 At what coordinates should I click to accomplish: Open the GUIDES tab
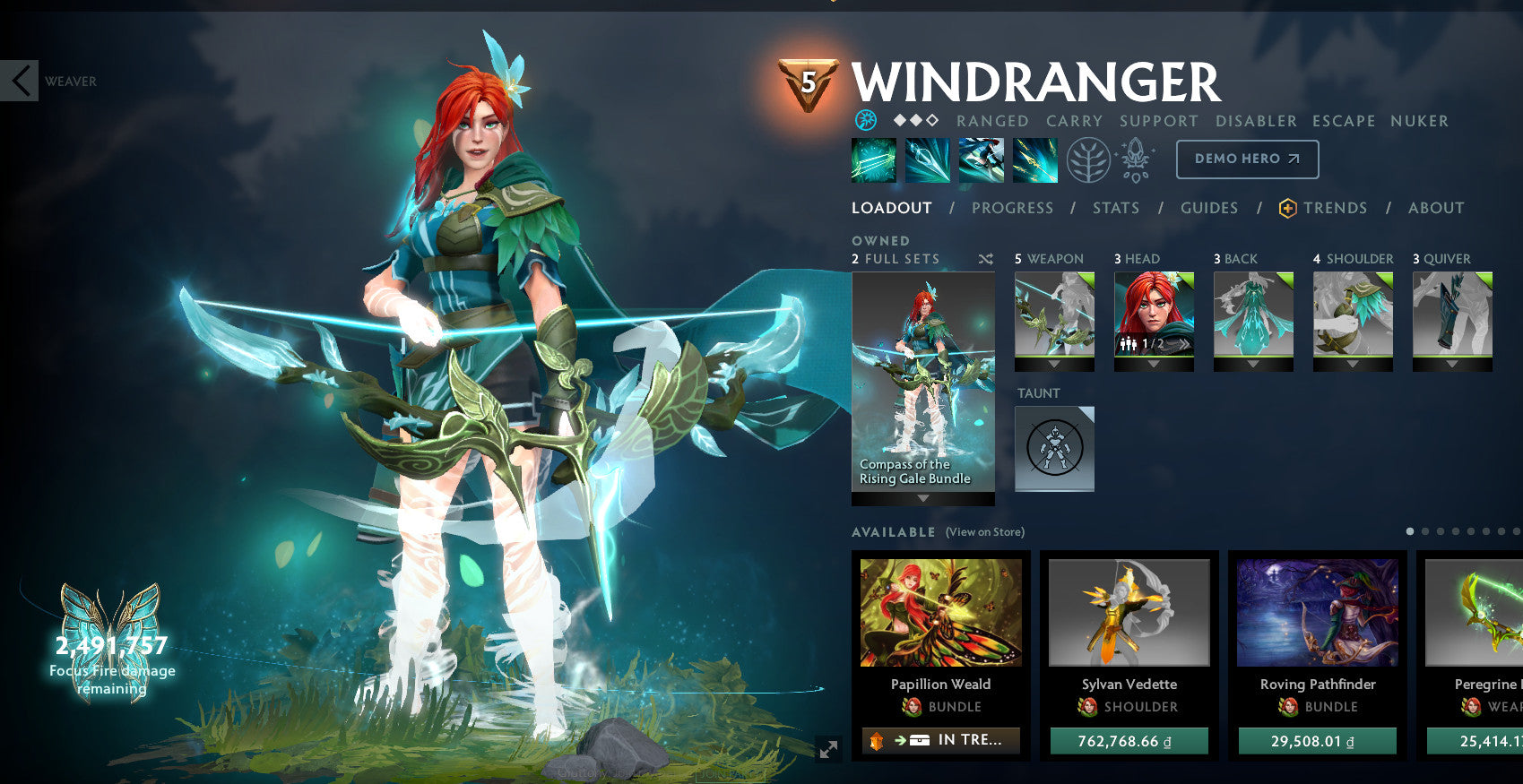point(1208,207)
